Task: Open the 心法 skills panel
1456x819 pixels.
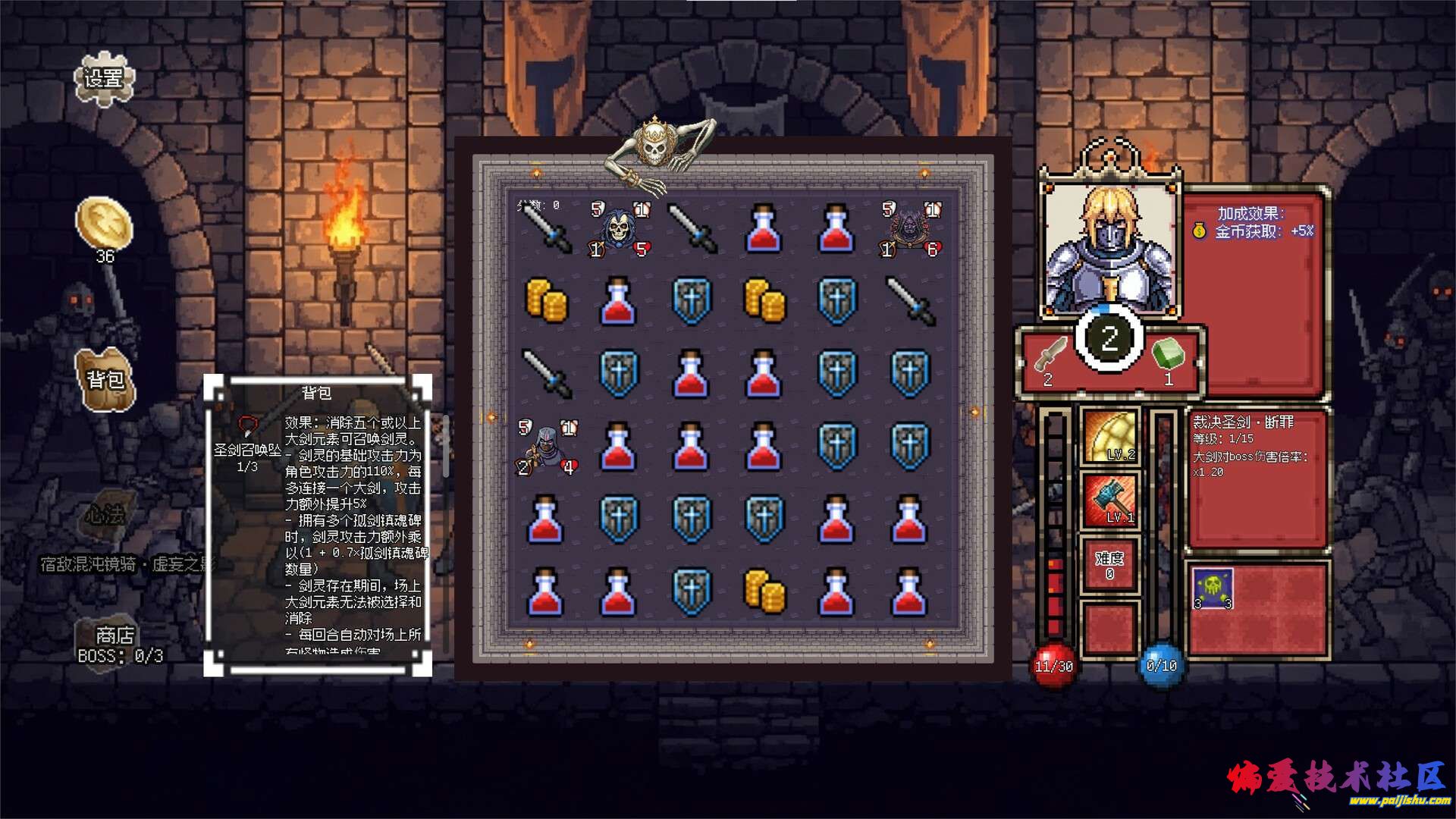Action: [x=105, y=516]
